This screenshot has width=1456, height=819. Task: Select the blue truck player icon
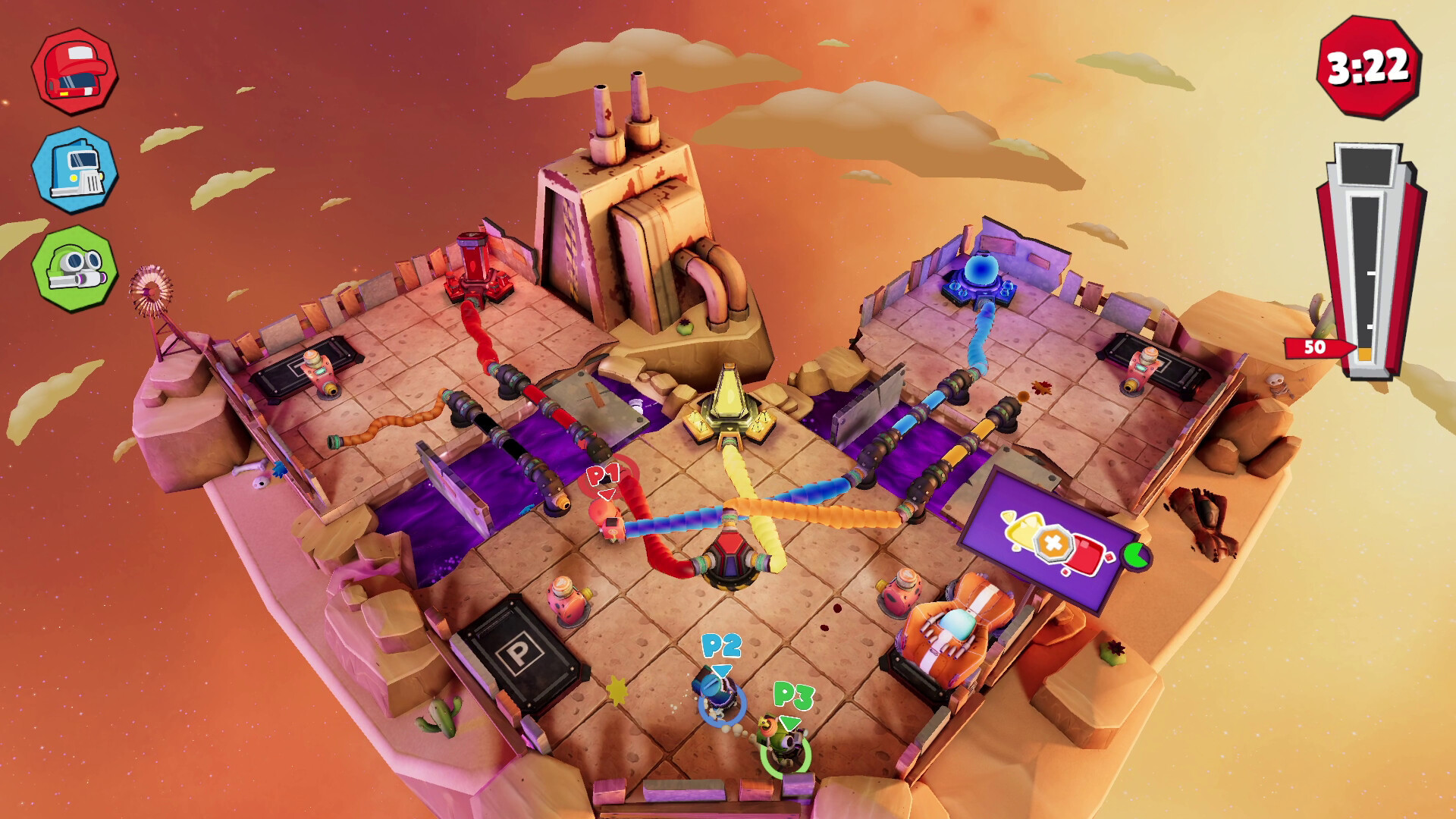click(74, 170)
